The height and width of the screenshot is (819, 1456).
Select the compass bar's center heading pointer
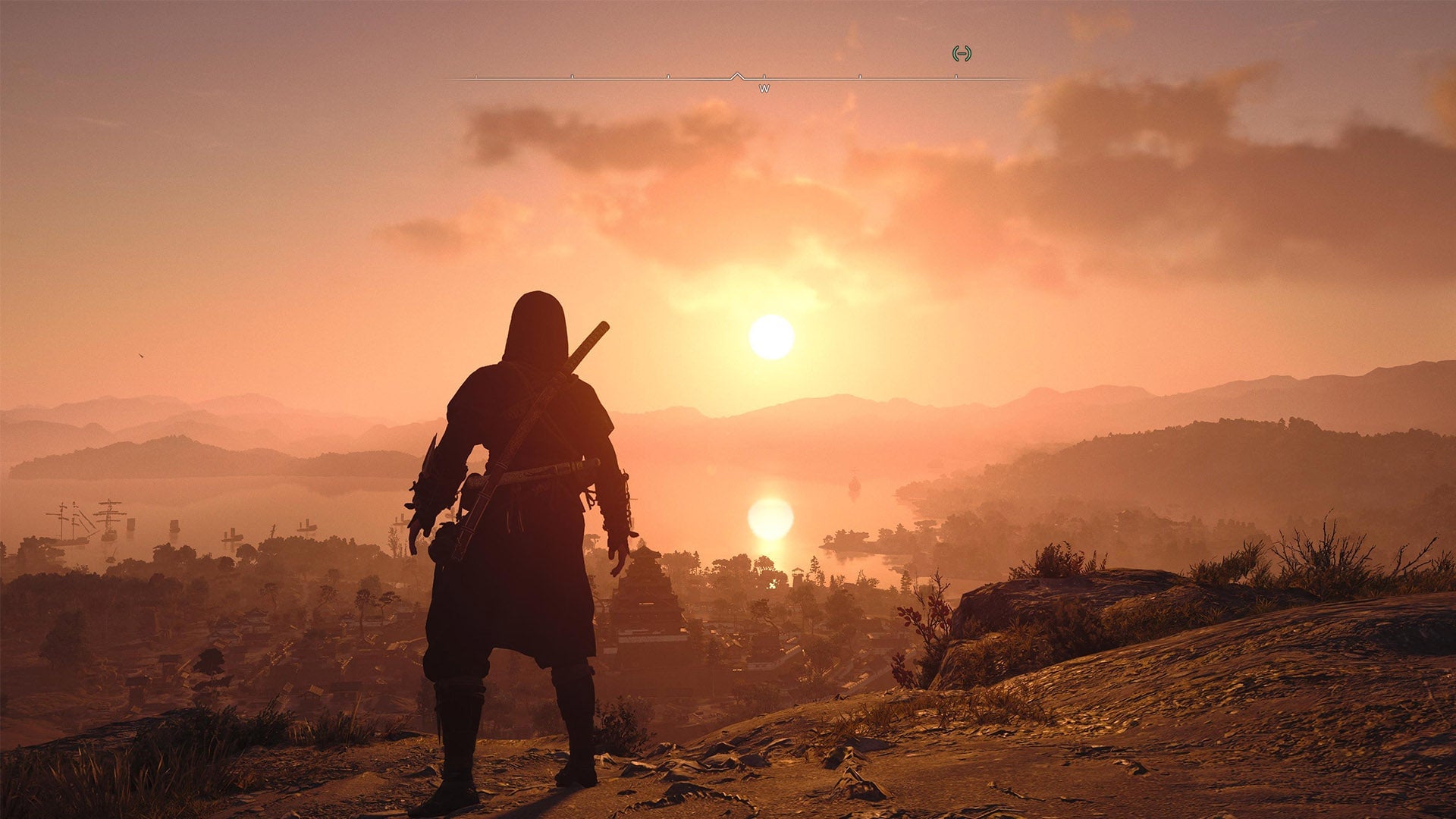coord(737,76)
